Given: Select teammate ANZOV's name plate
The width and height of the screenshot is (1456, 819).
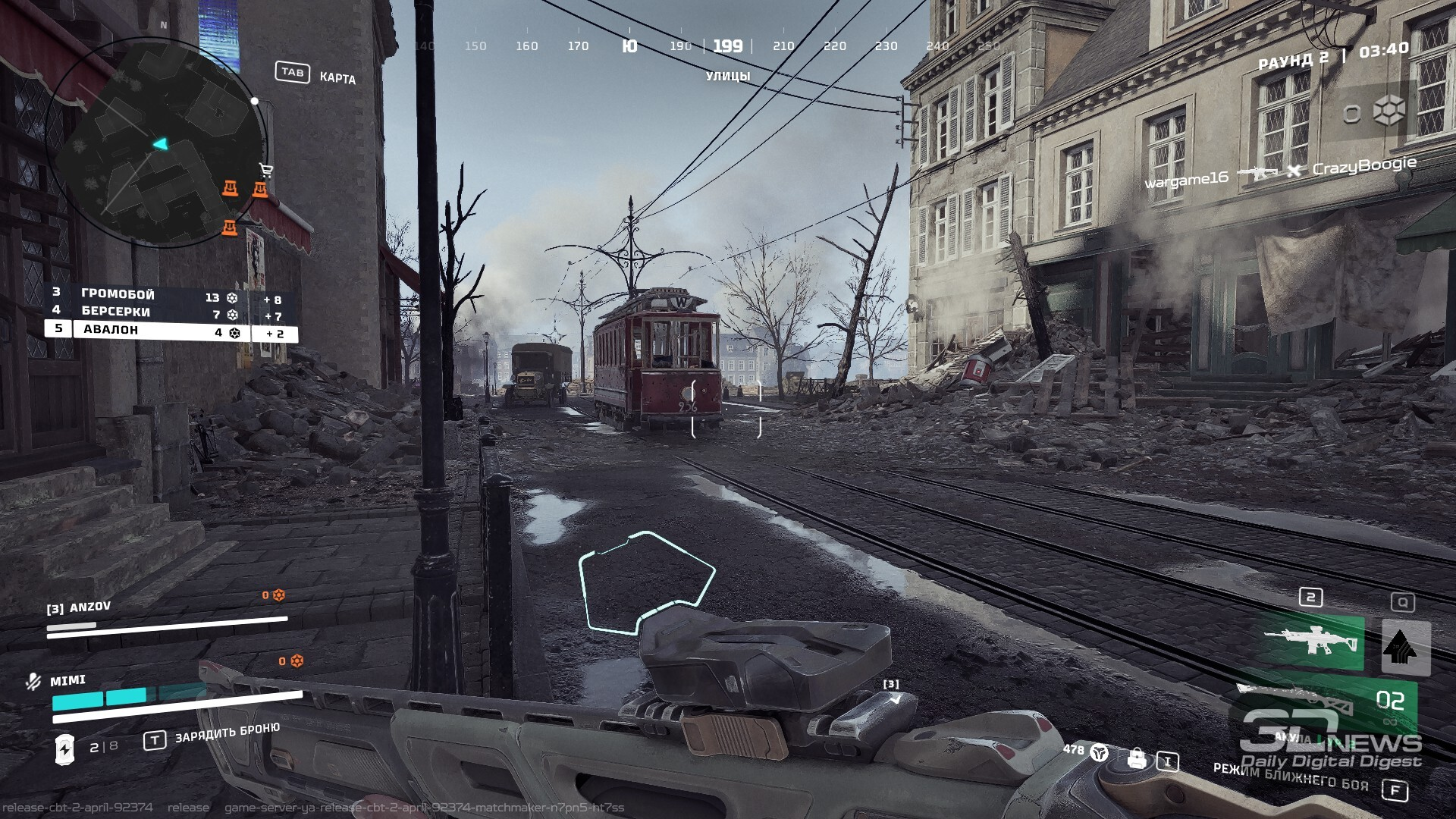Looking at the screenshot, I should (80, 608).
